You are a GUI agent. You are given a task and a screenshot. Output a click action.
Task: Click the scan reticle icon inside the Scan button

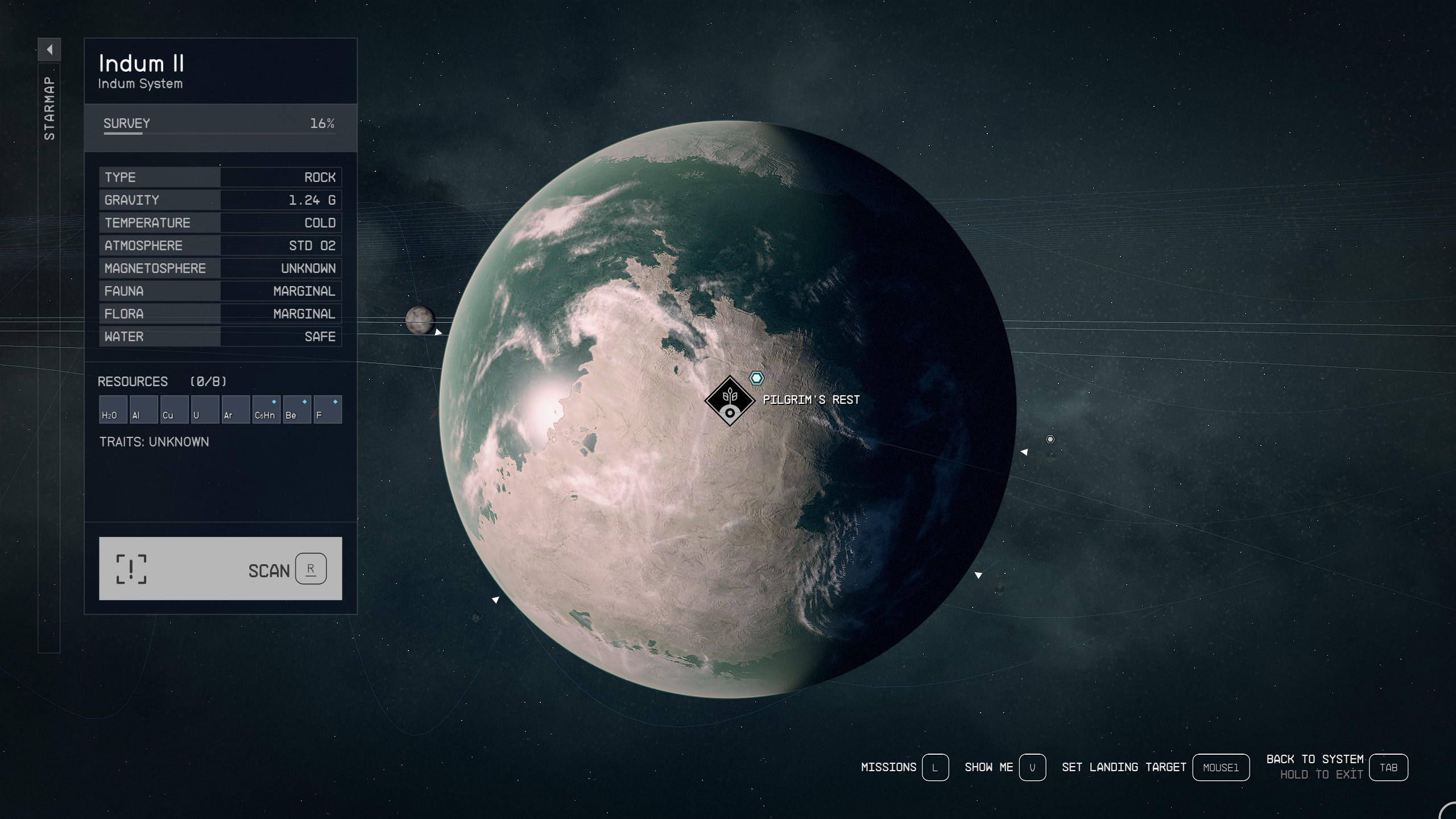pos(133,570)
